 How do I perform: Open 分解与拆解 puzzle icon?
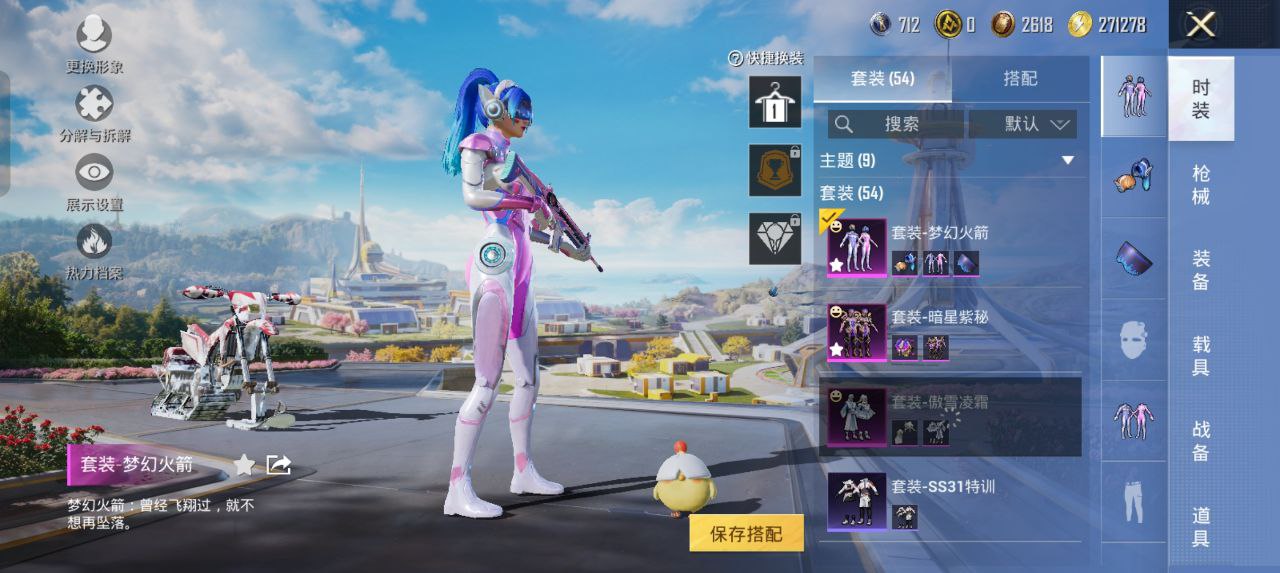pyautogui.click(x=94, y=104)
